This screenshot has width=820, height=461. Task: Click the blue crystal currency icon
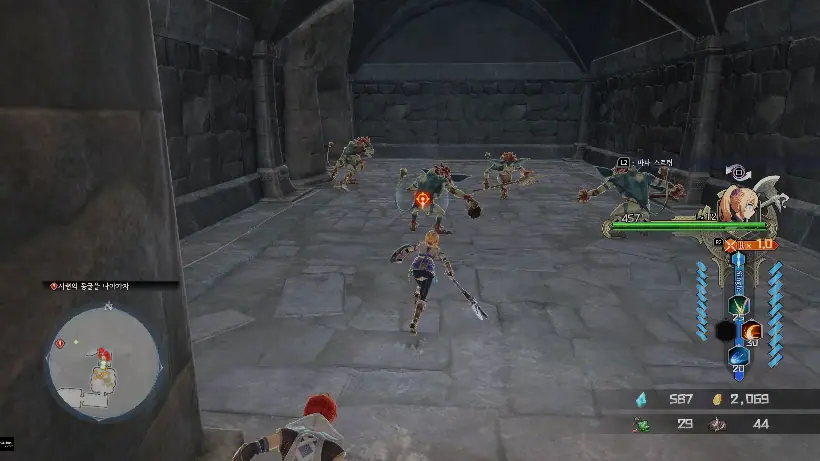pos(642,399)
